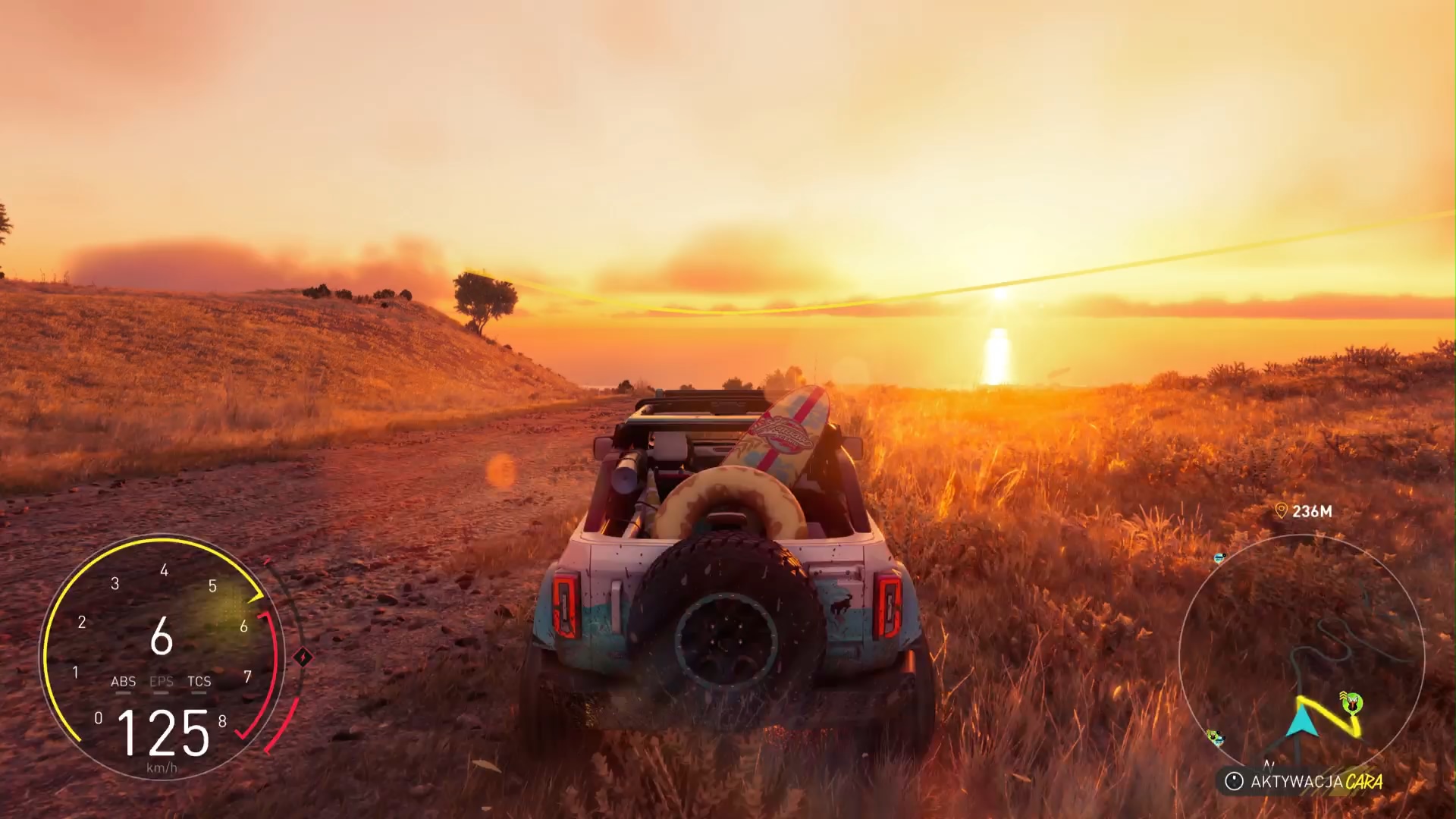Select the marker cluster on minimap's lower-left rim
The image size is (1456, 819).
[x=1216, y=737]
